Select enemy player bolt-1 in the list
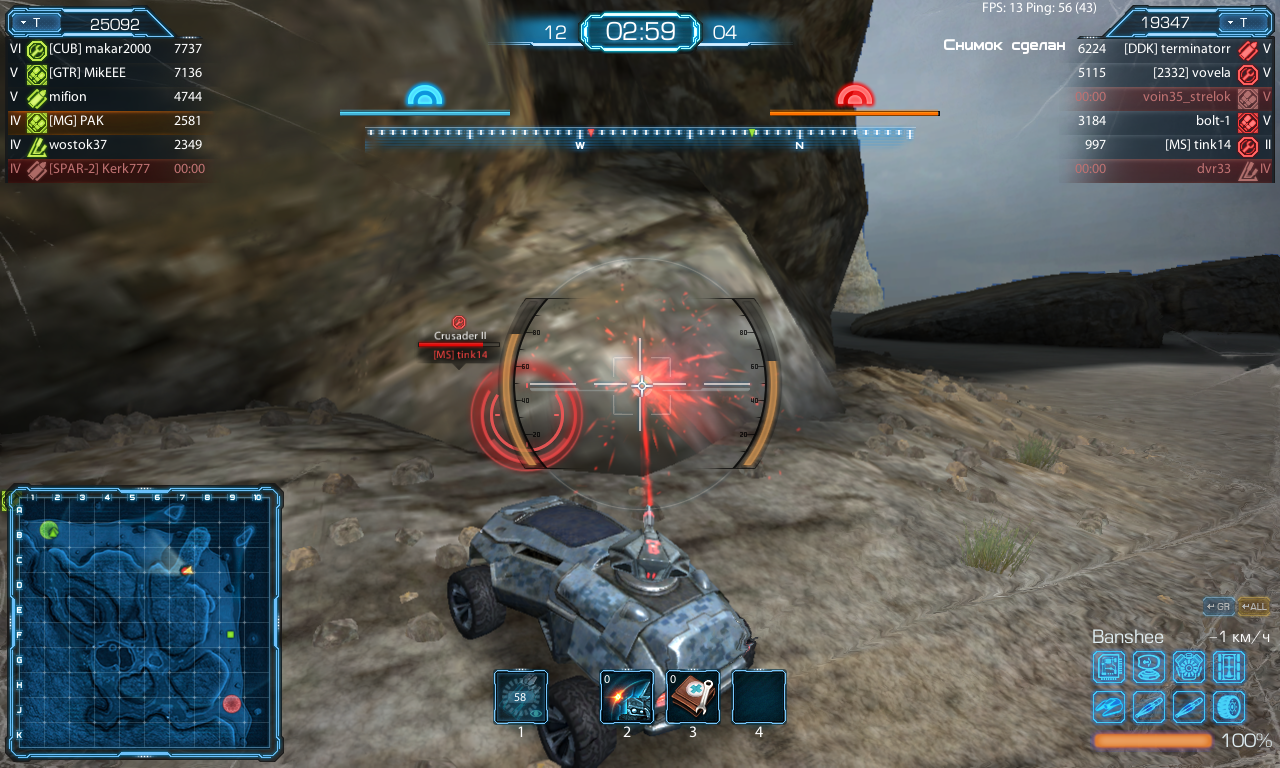 click(x=1213, y=121)
